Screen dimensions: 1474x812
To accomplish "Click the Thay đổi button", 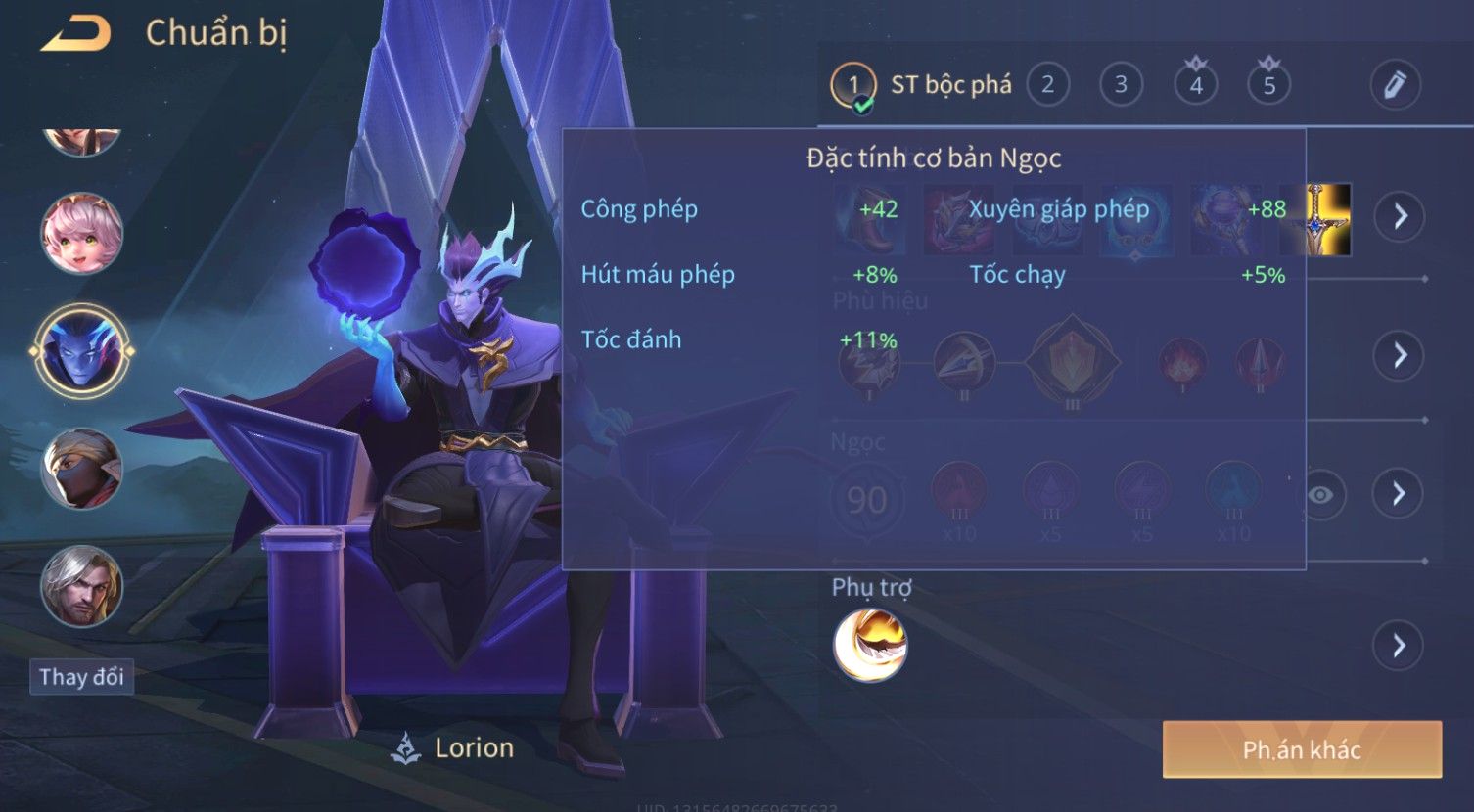I will pyautogui.click(x=81, y=677).
